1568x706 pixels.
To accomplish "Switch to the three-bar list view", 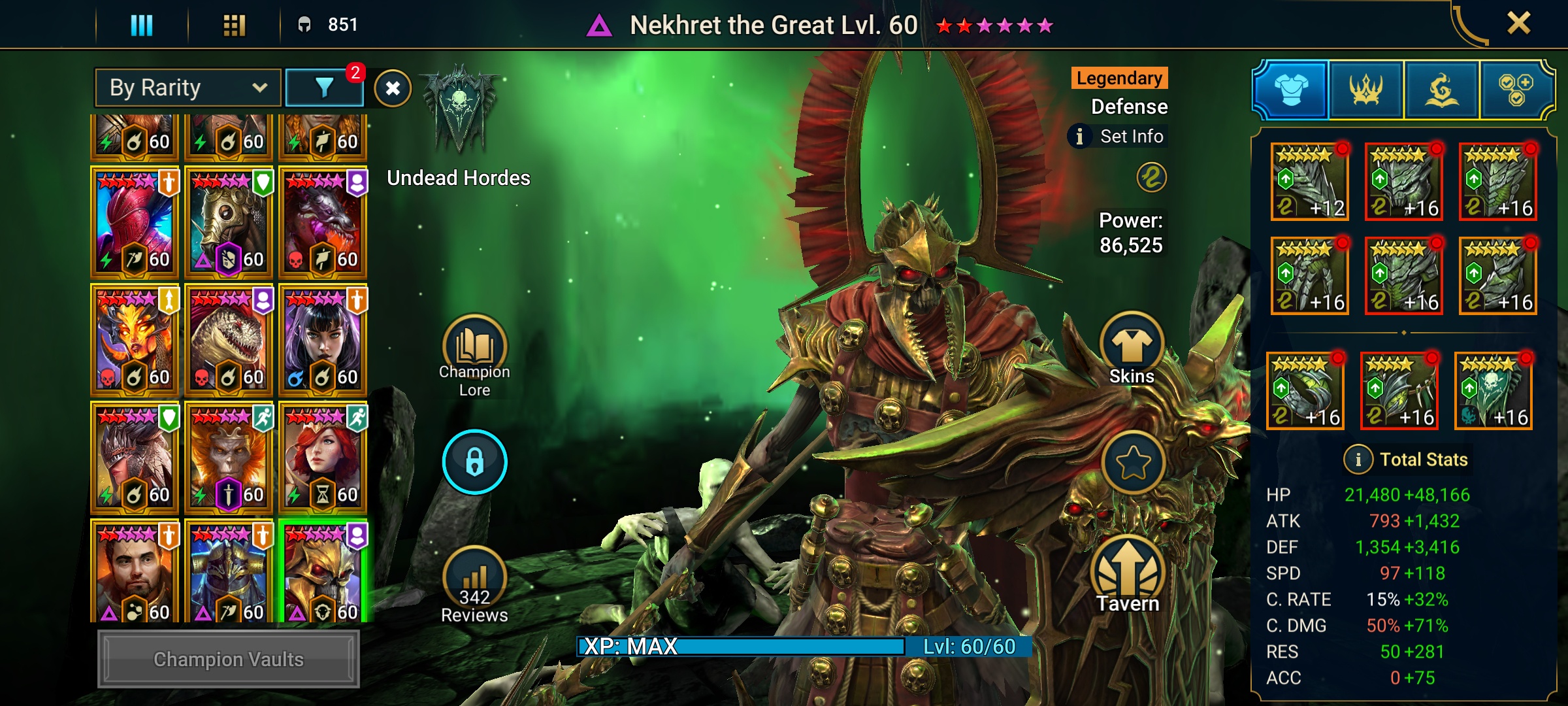I will 142,25.
